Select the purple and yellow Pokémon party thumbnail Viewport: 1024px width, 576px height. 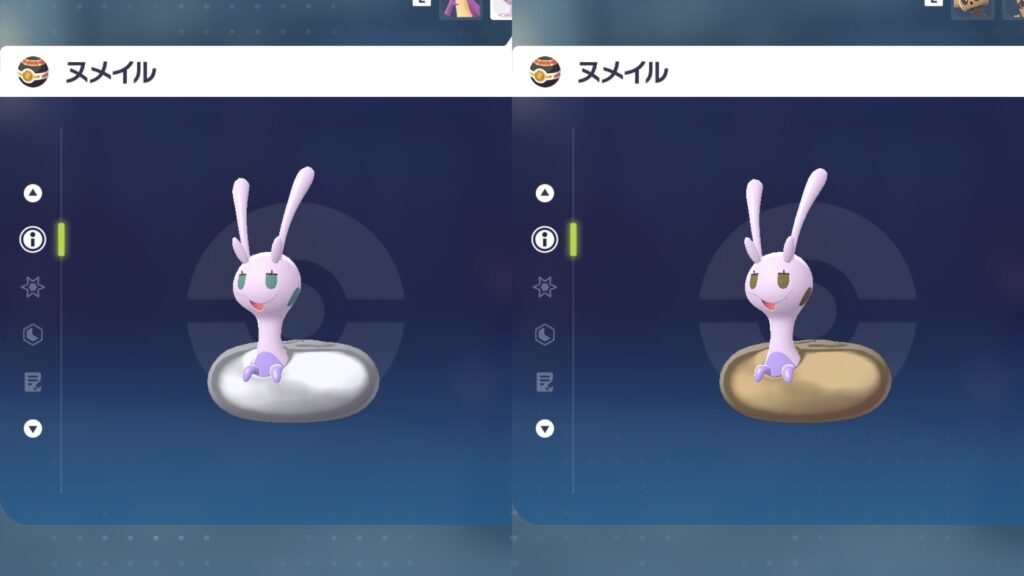[460, 9]
